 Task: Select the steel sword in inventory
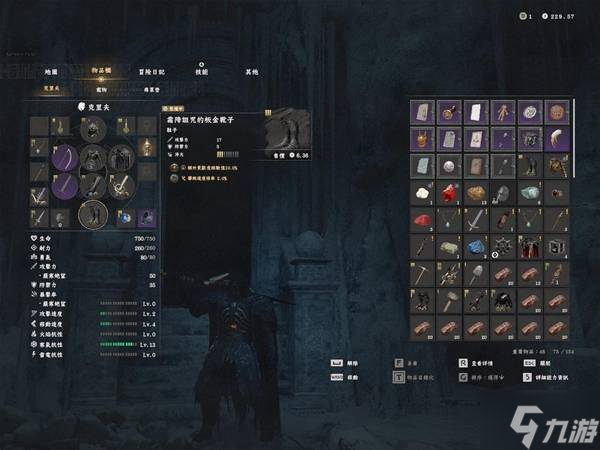click(x=476, y=218)
